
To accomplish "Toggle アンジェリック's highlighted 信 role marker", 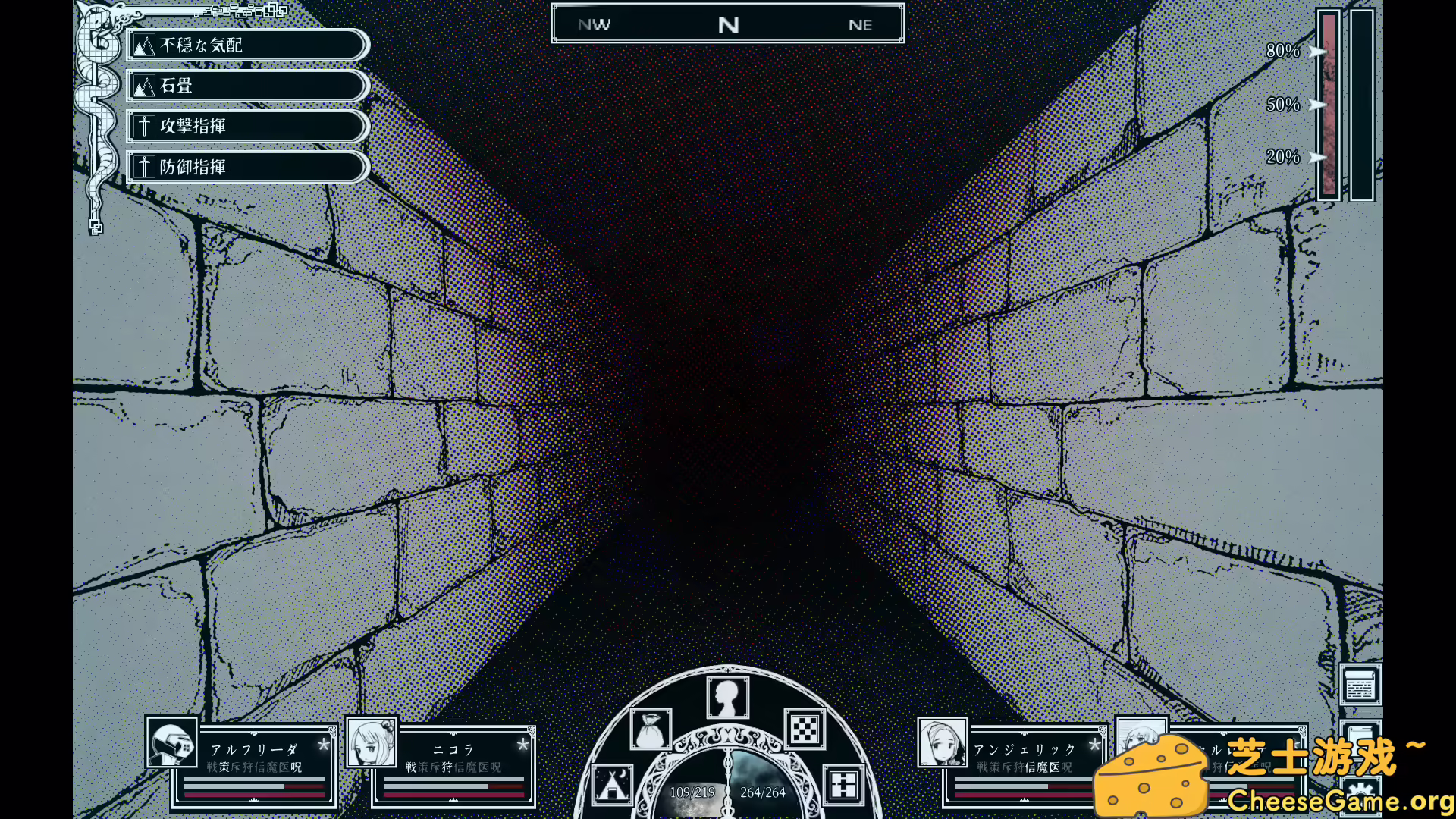I will tap(1030, 767).
